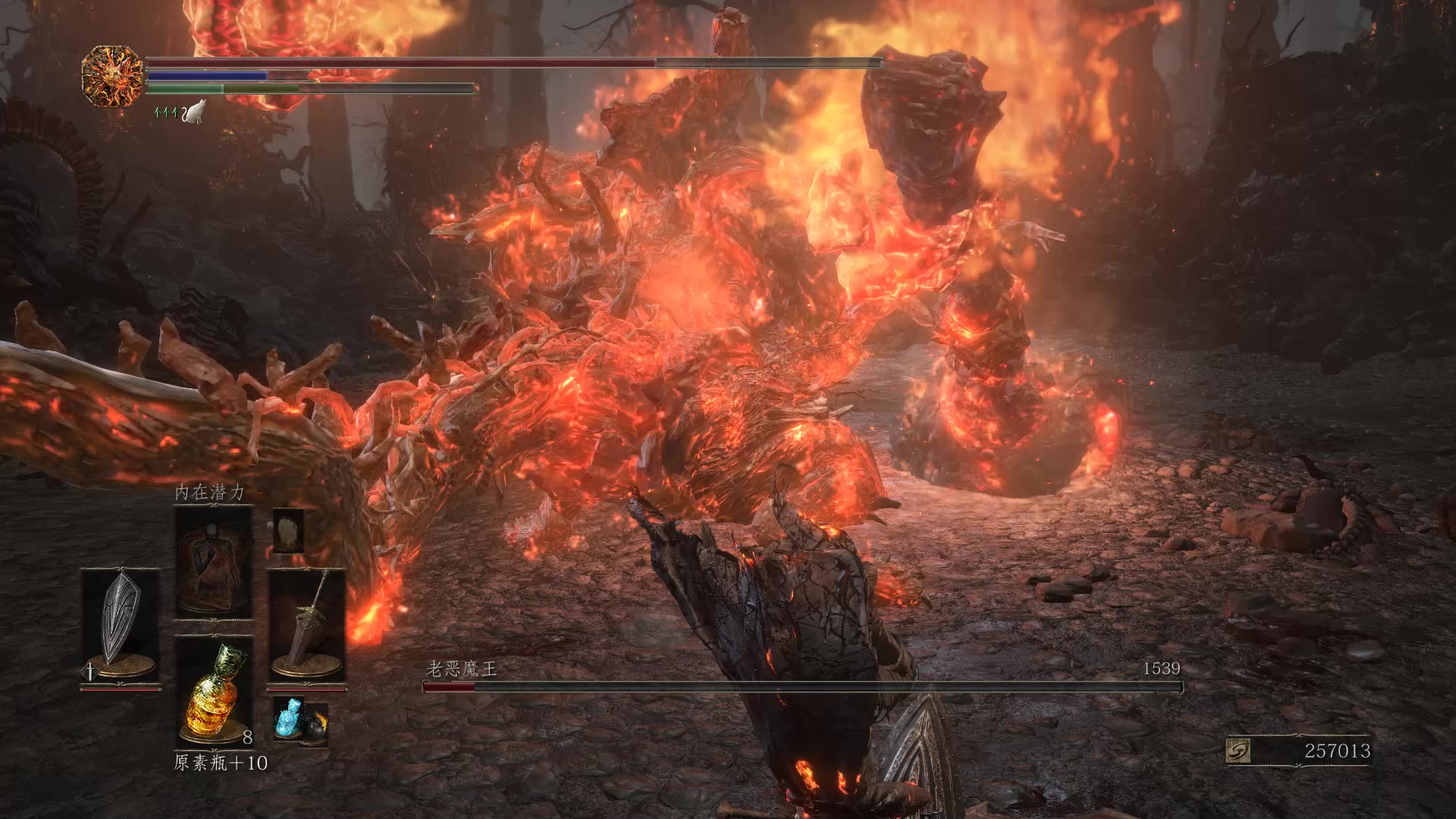Click the fiery ember emblem beside the bars

coord(112,76)
